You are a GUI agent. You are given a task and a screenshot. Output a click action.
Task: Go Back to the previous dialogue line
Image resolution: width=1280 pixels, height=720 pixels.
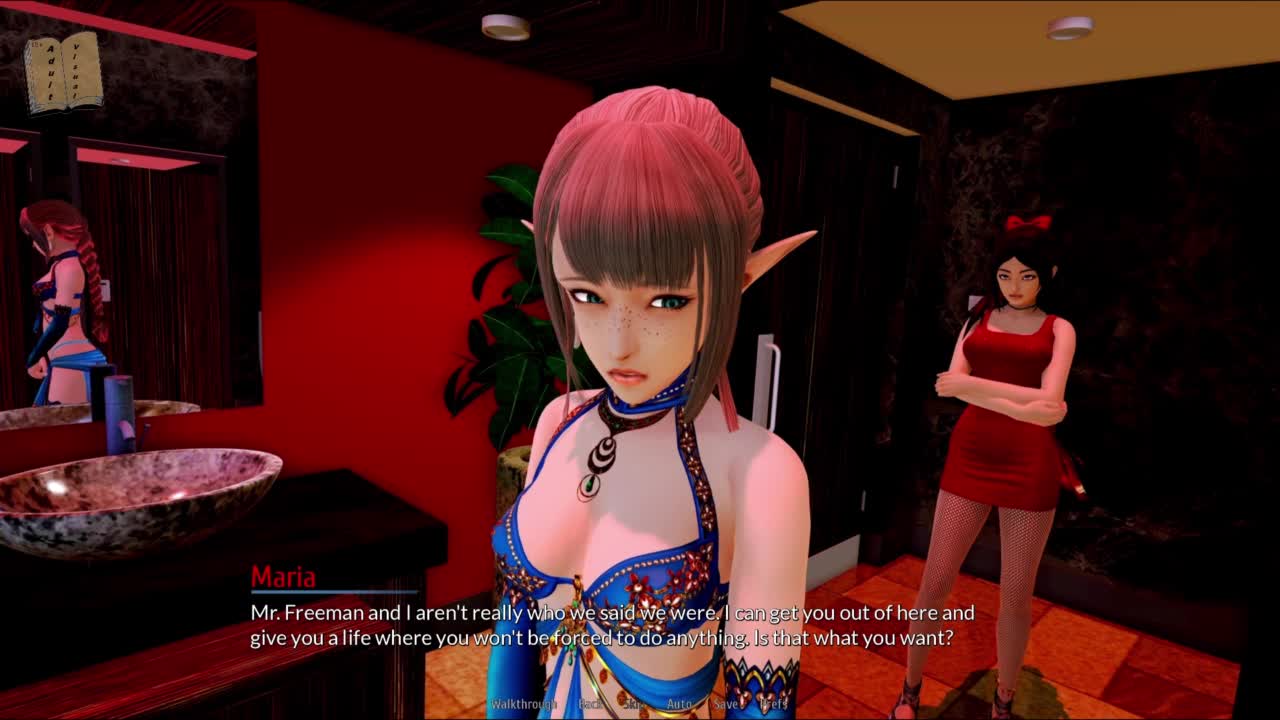coord(591,704)
